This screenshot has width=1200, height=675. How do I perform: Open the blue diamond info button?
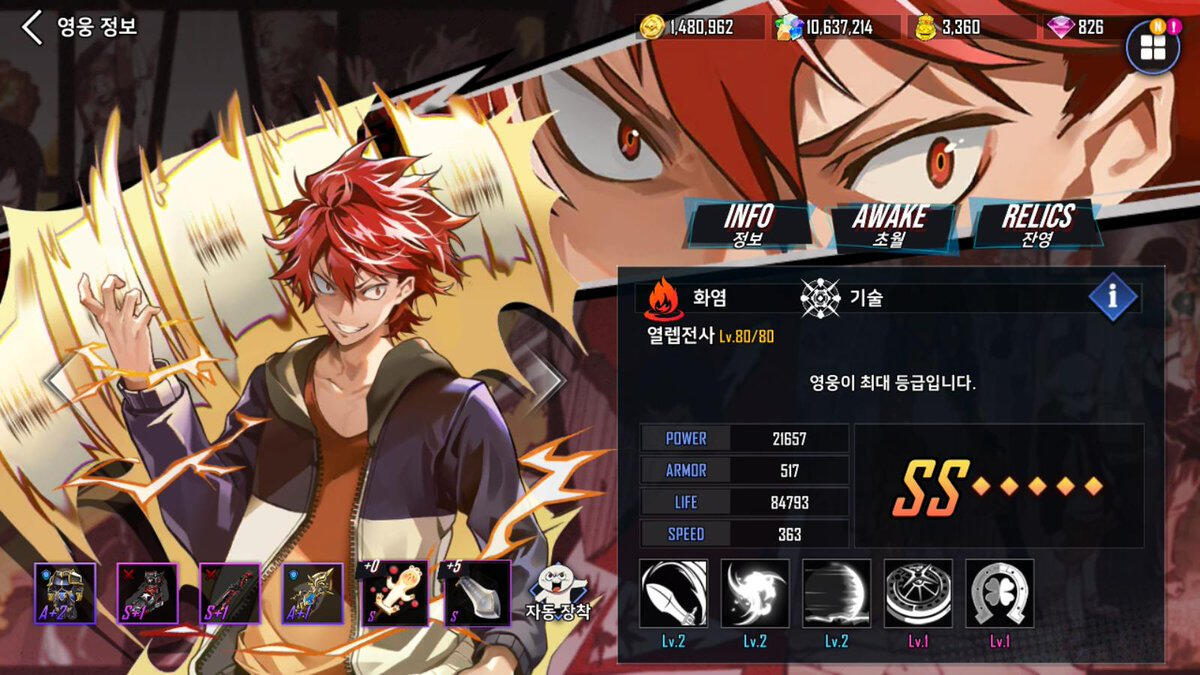pos(1113,297)
